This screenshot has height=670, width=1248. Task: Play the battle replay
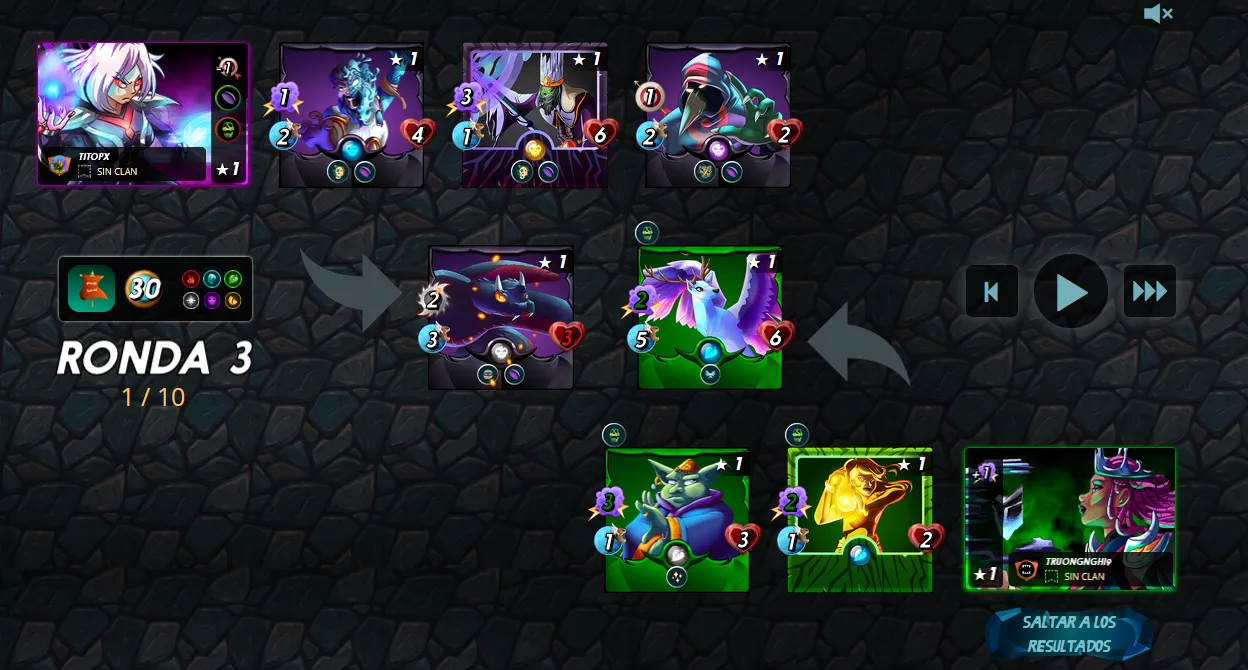(x=1071, y=291)
